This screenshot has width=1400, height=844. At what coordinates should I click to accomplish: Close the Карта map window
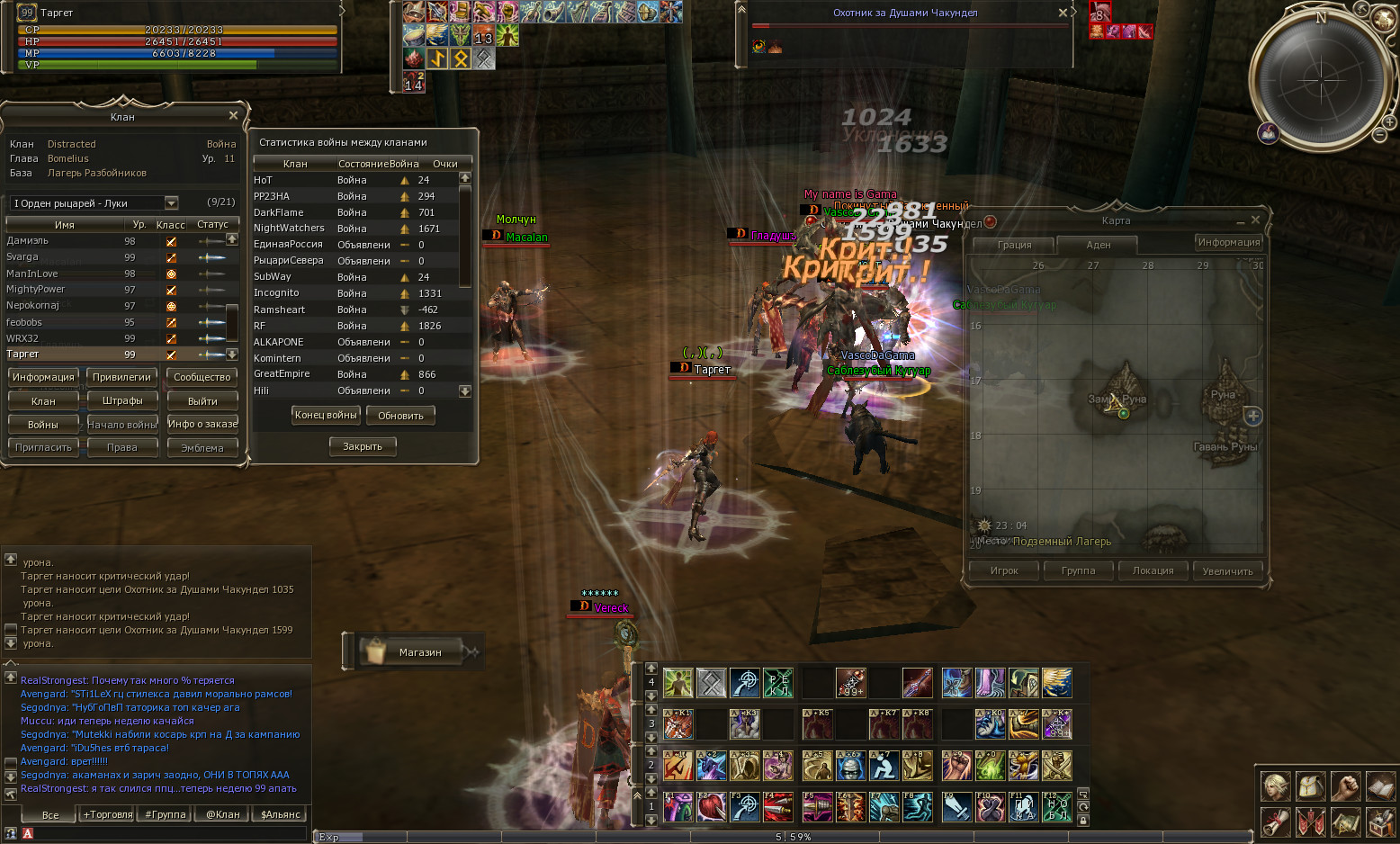(x=1255, y=220)
